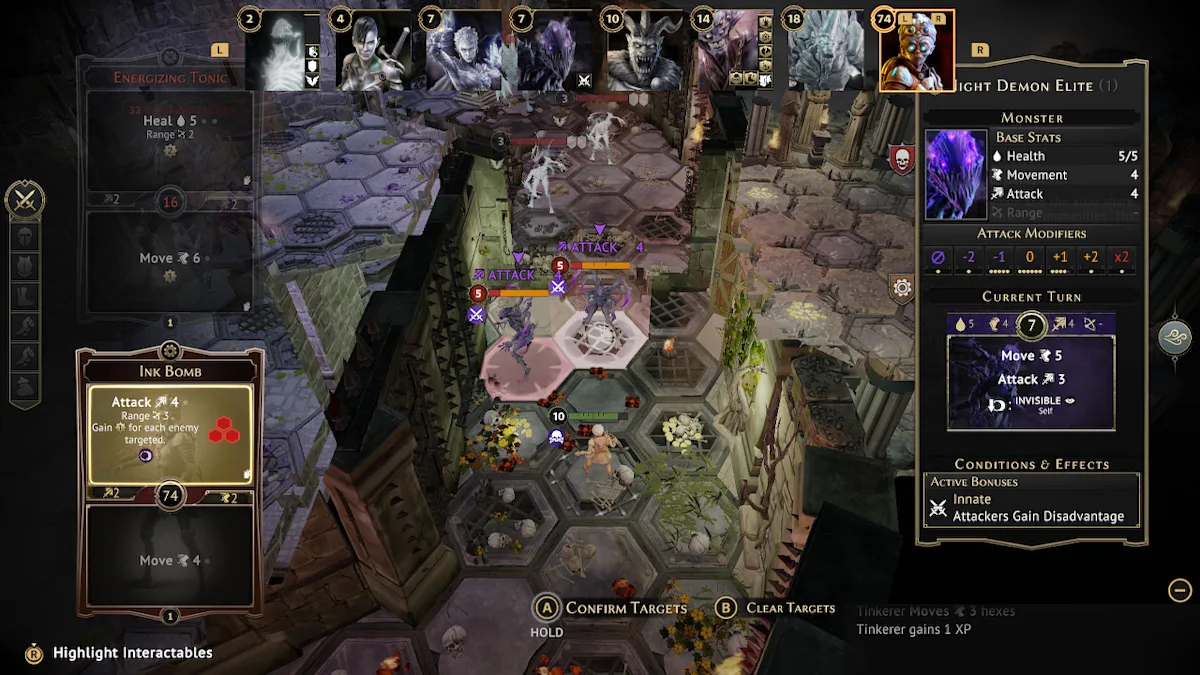The width and height of the screenshot is (1200, 675).
Task: Select the initiative 2 ghostly figure portrait
Action: pos(282,51)
